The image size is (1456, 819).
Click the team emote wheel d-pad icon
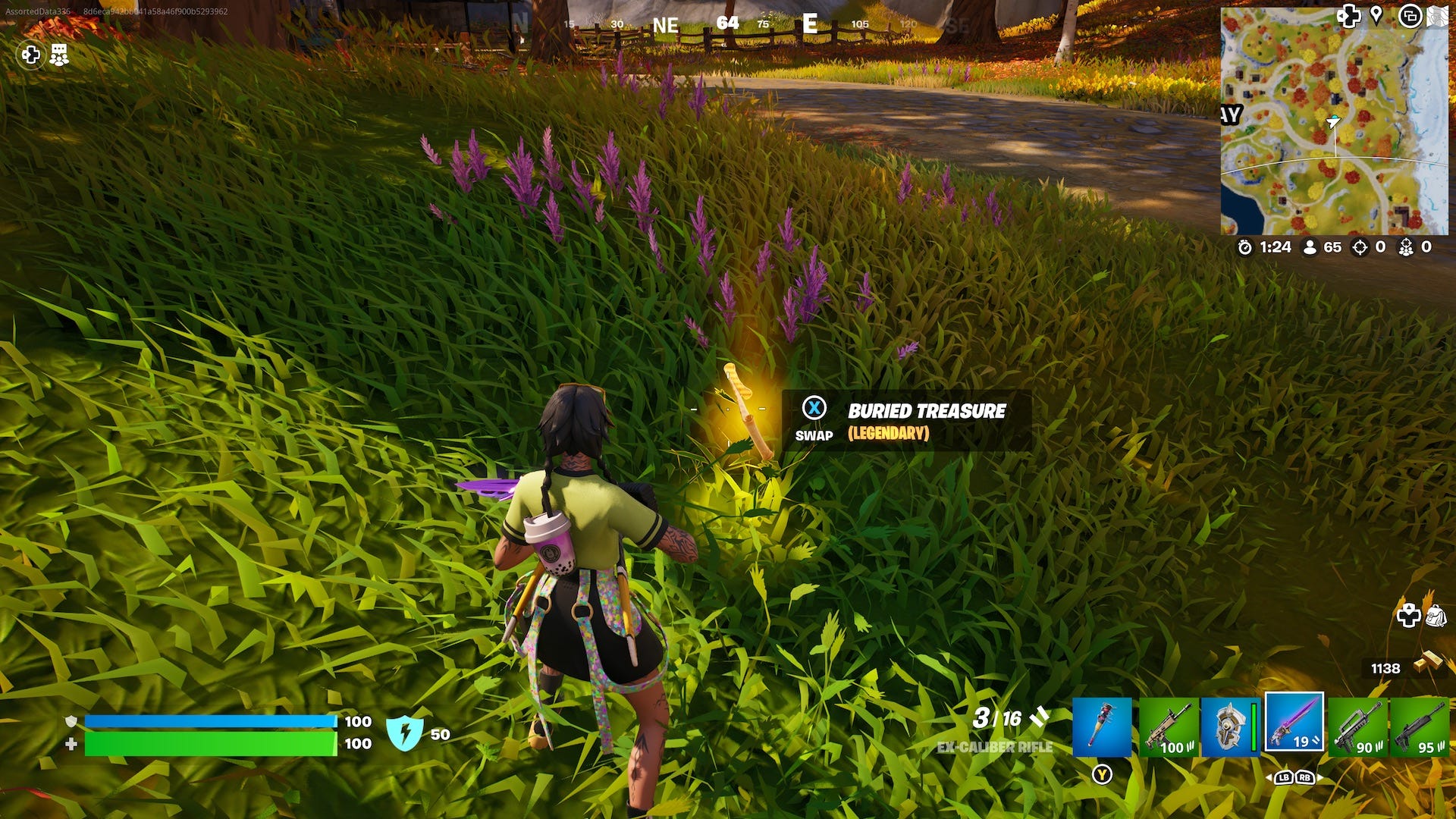(x=30, y=55)
